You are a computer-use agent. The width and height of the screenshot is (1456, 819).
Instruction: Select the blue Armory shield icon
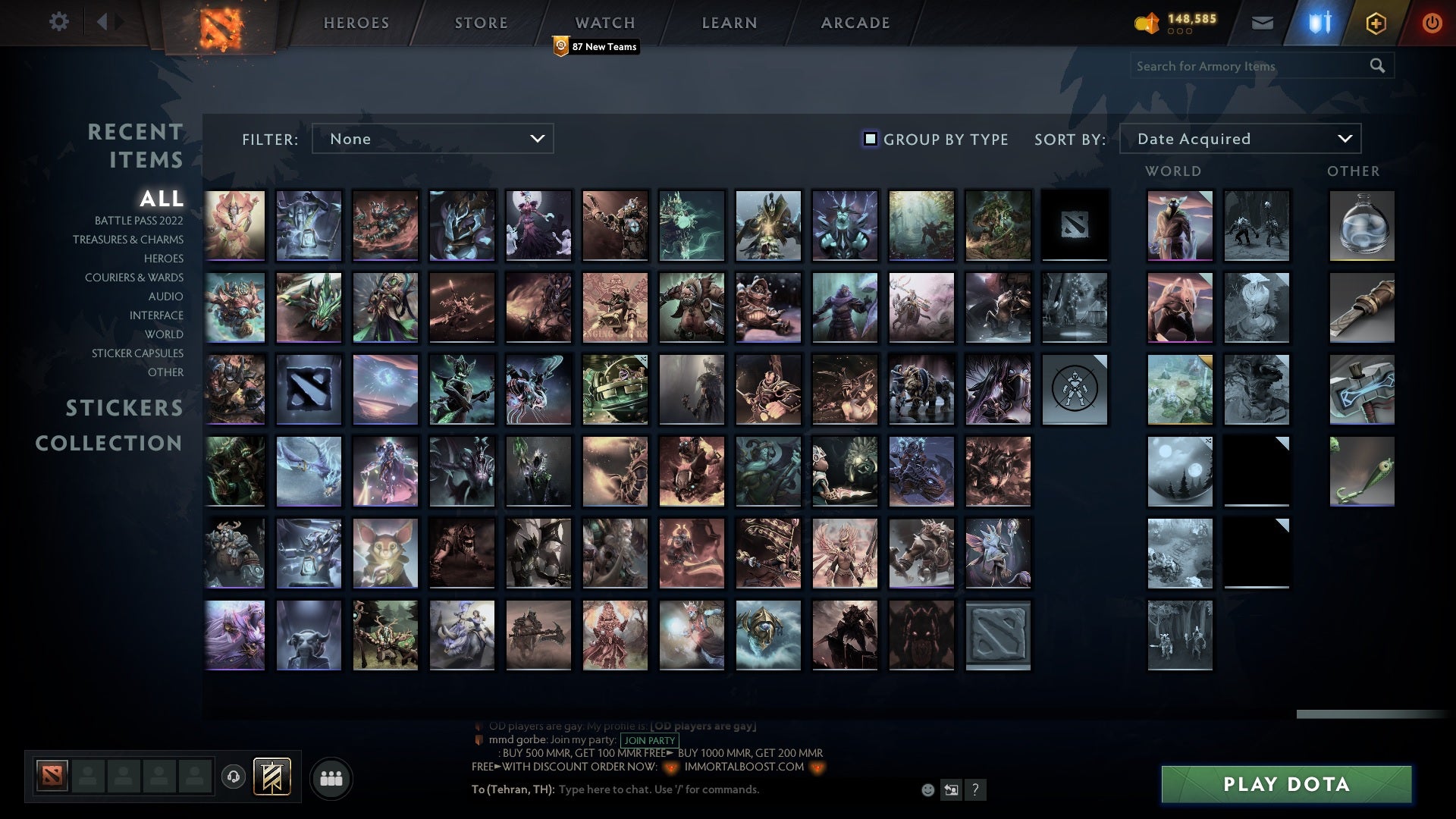coord(1318,22)
